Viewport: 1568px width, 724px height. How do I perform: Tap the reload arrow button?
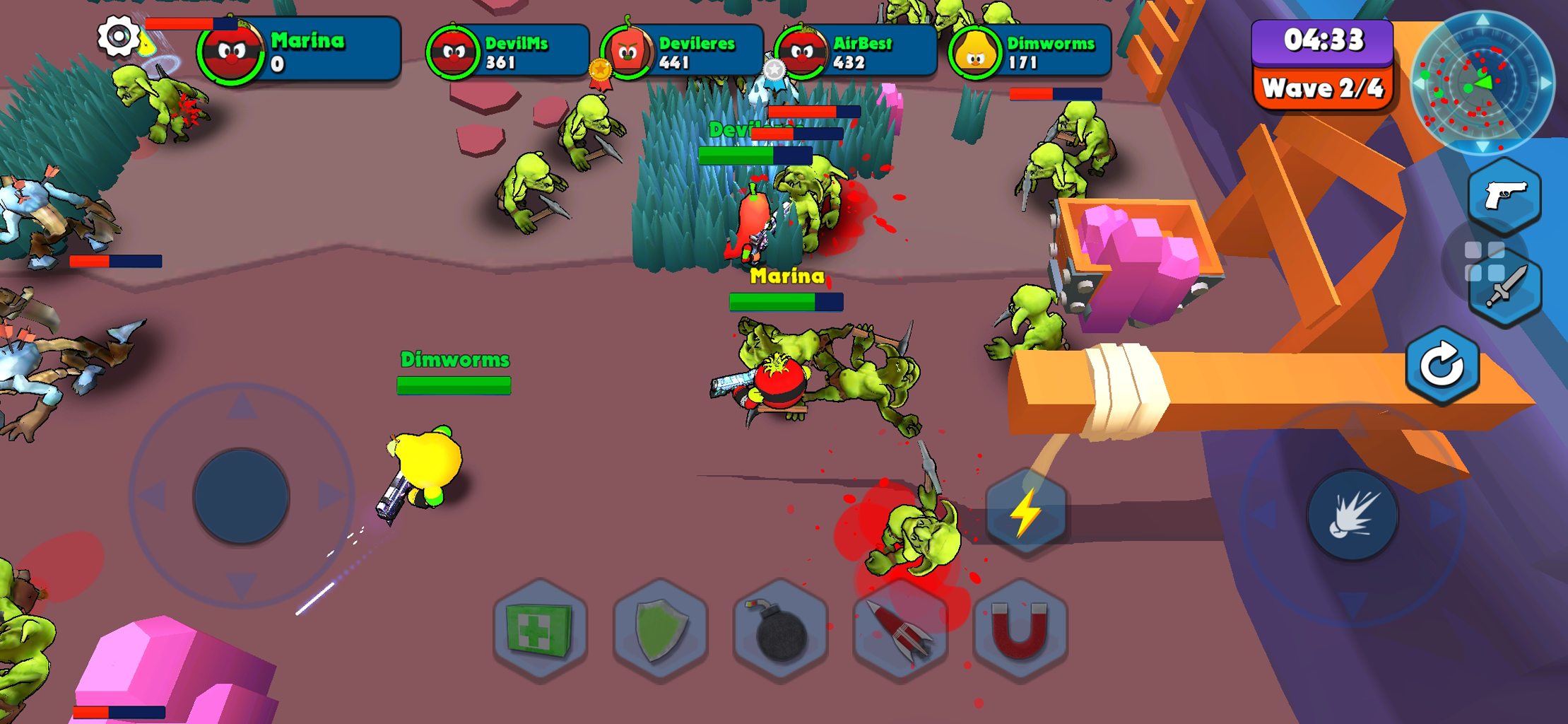(1442, 366)
